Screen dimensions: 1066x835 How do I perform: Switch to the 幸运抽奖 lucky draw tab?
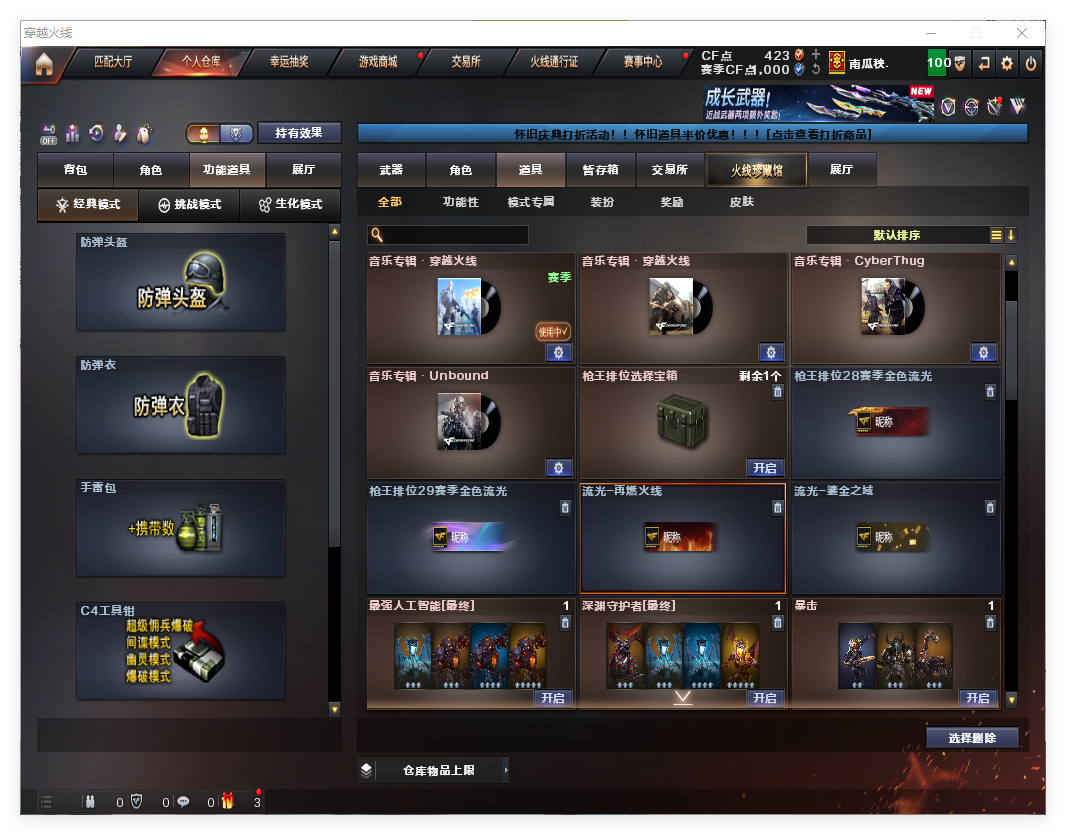(289, 62)
